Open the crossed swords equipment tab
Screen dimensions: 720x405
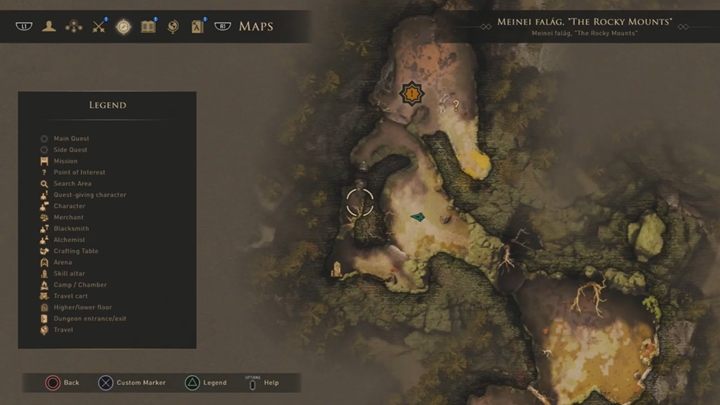pos(99,26)
